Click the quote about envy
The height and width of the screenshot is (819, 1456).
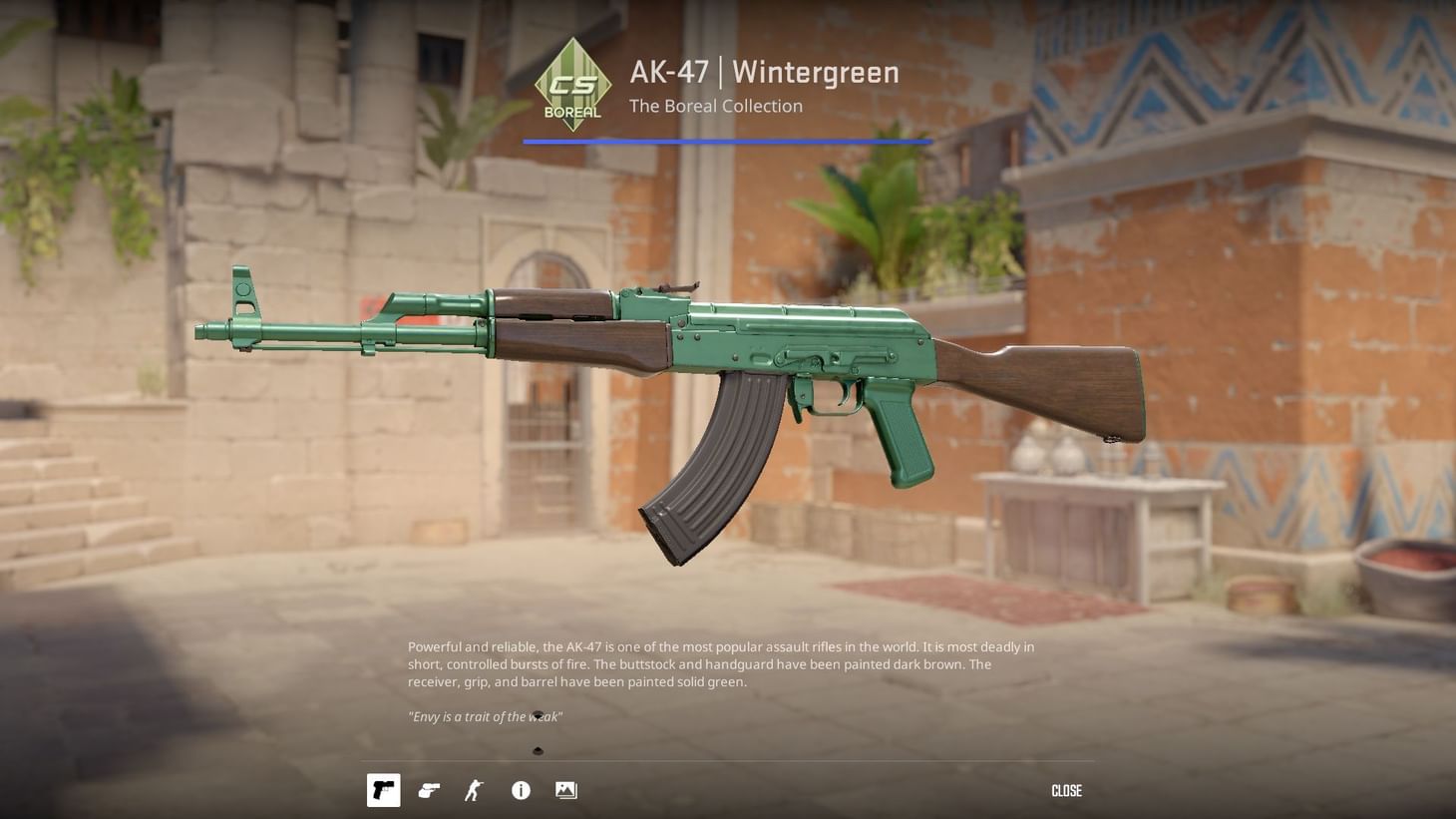click(484, 716)
